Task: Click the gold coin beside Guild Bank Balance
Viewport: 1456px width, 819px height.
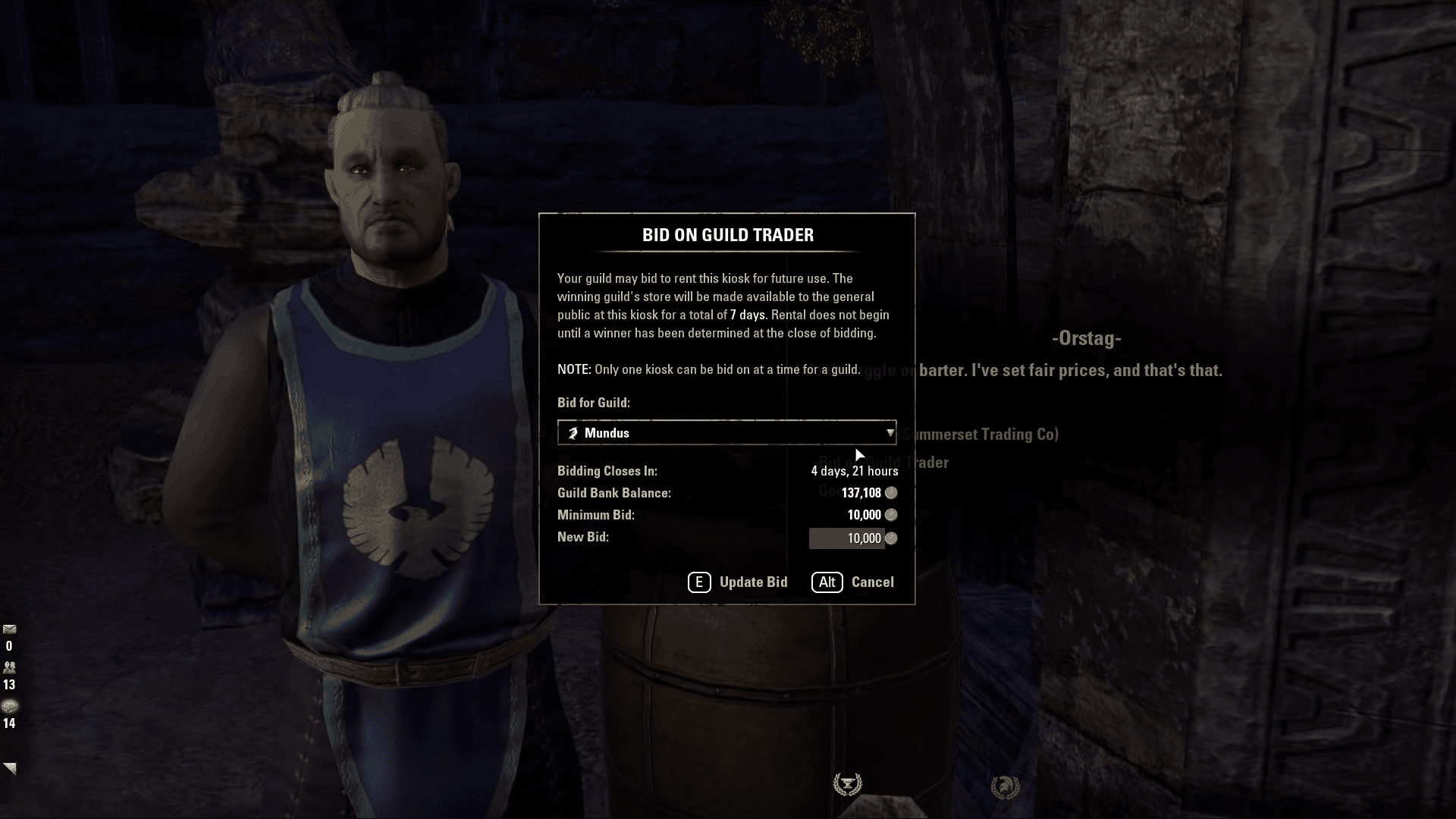Action: [891, 493]
